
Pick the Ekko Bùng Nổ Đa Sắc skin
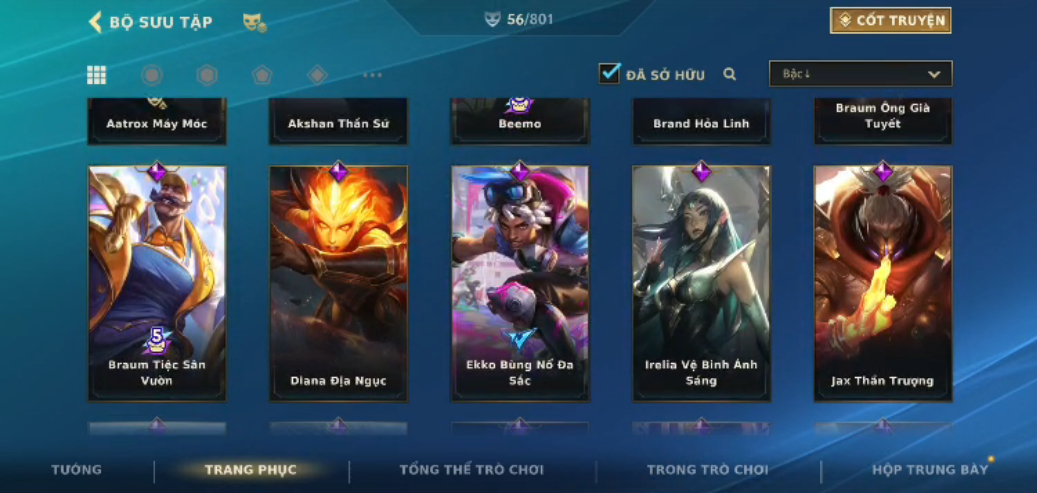point(519,283)
